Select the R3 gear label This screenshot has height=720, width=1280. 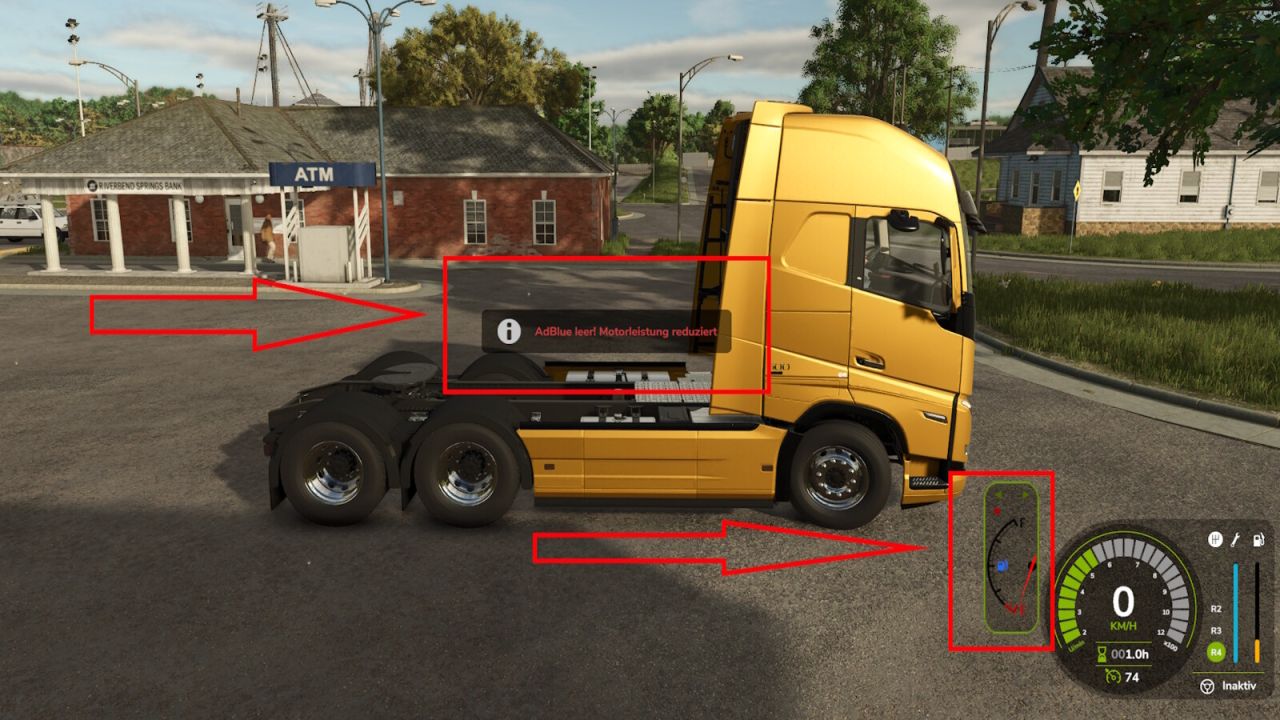(1215, 631)
